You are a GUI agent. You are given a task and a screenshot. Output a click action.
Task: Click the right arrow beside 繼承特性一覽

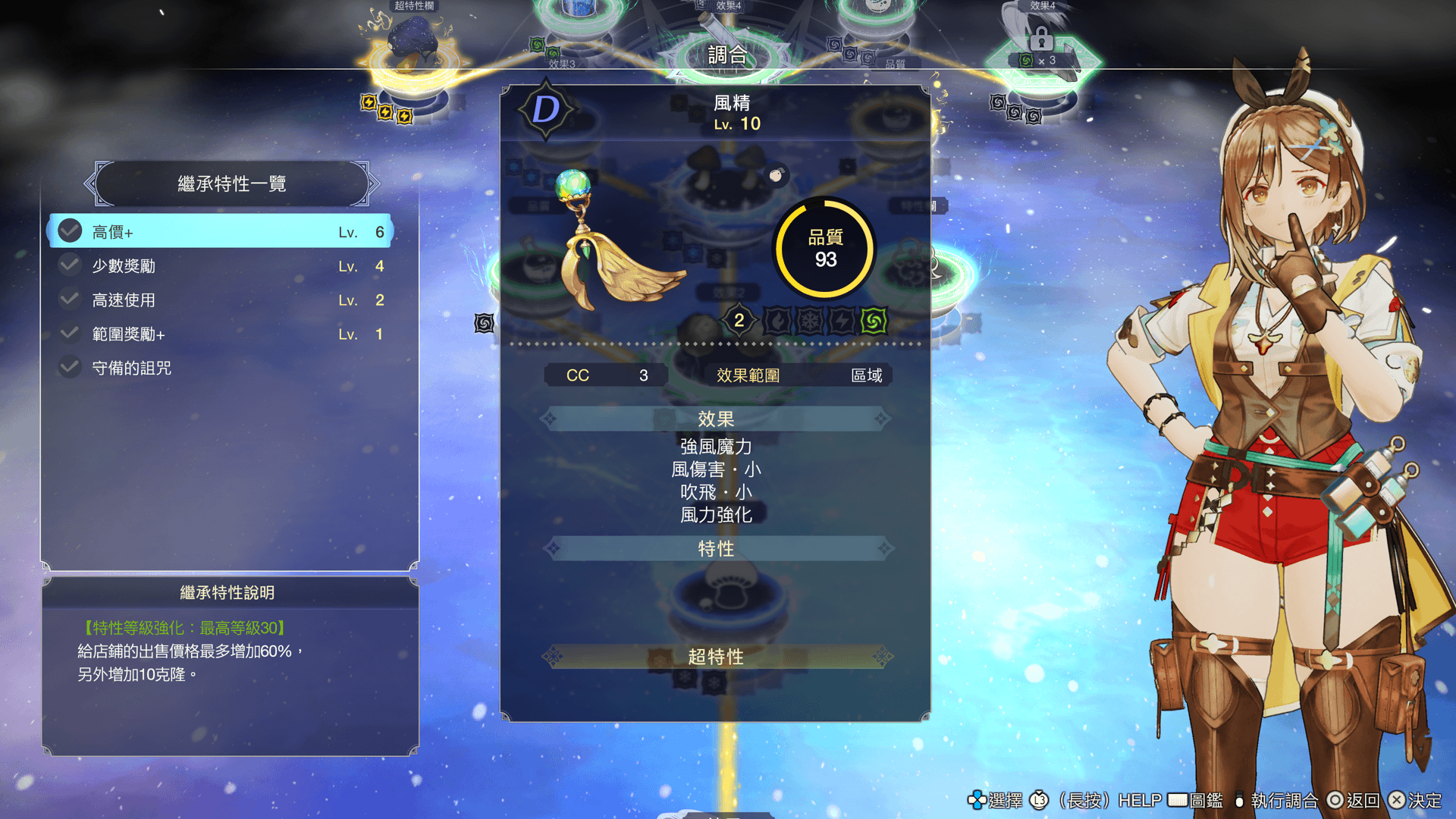tap(372, 184)
